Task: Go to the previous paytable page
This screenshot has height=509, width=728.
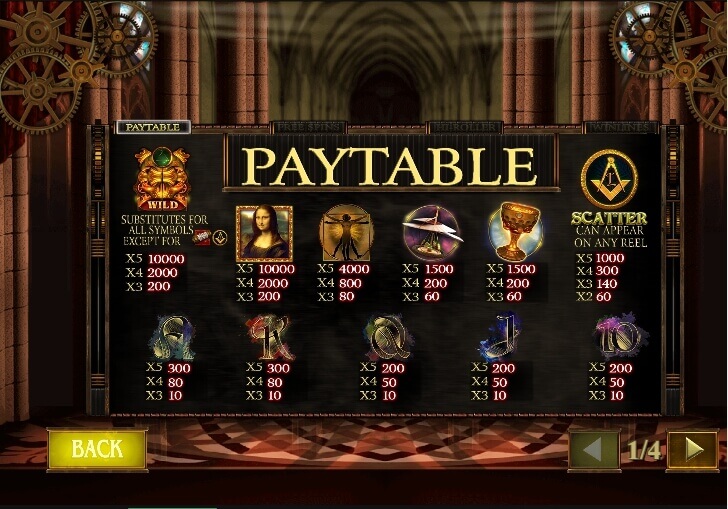Action: 594,450
